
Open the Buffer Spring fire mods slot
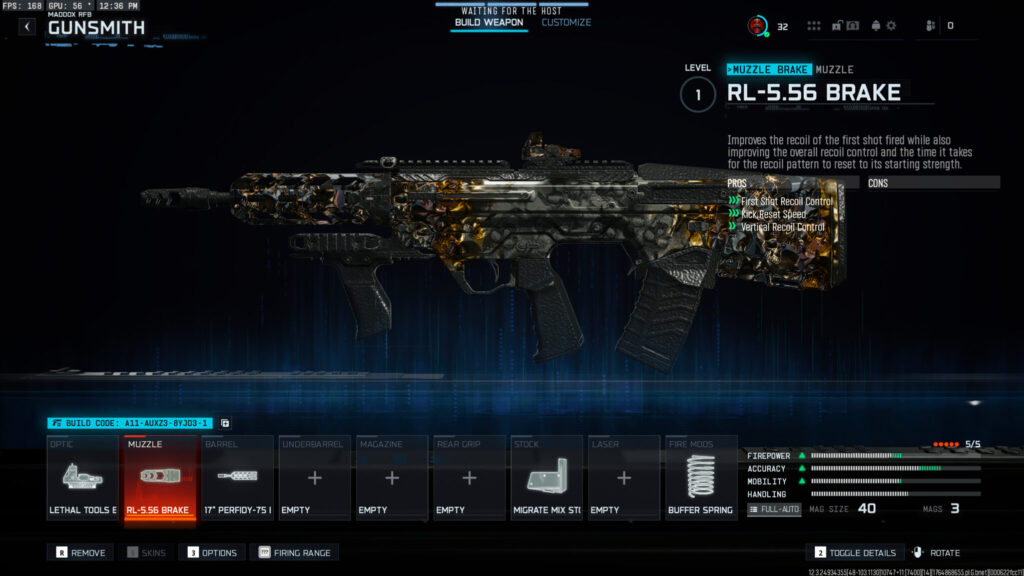701,478
